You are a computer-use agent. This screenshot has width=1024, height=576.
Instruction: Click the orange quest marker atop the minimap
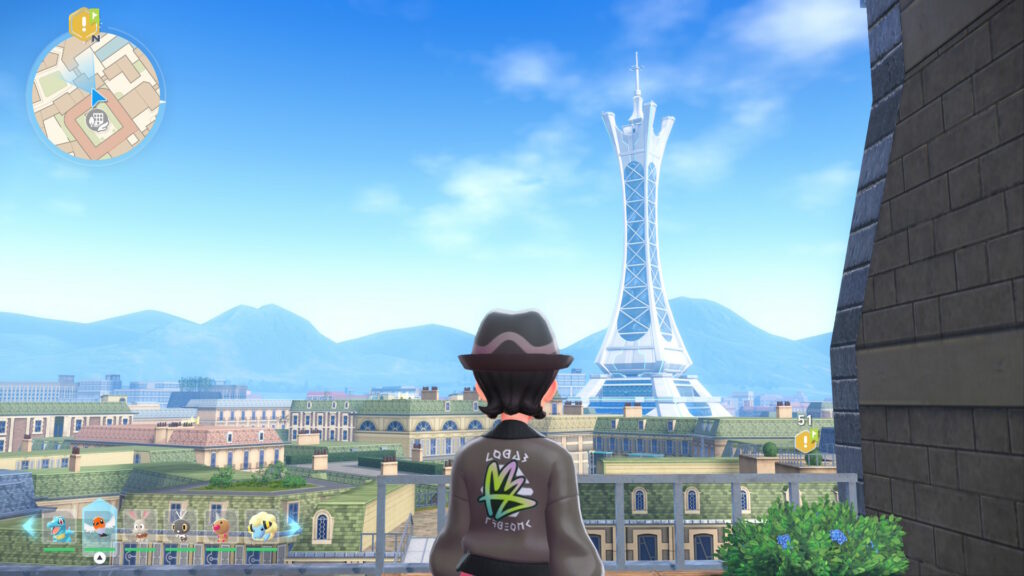[x=81, y=23]
